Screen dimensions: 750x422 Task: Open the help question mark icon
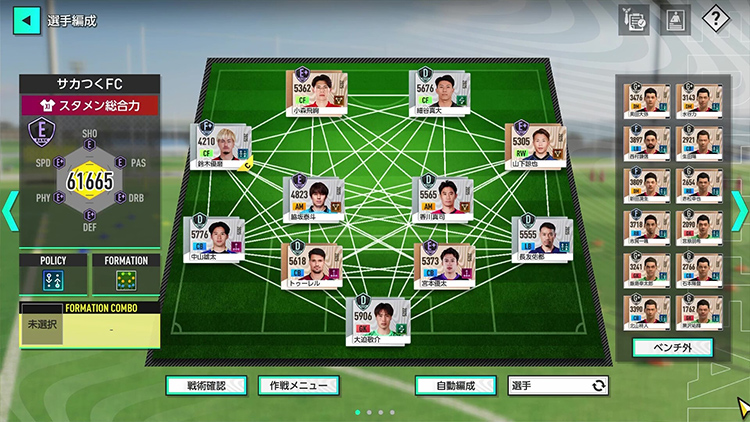715,20
